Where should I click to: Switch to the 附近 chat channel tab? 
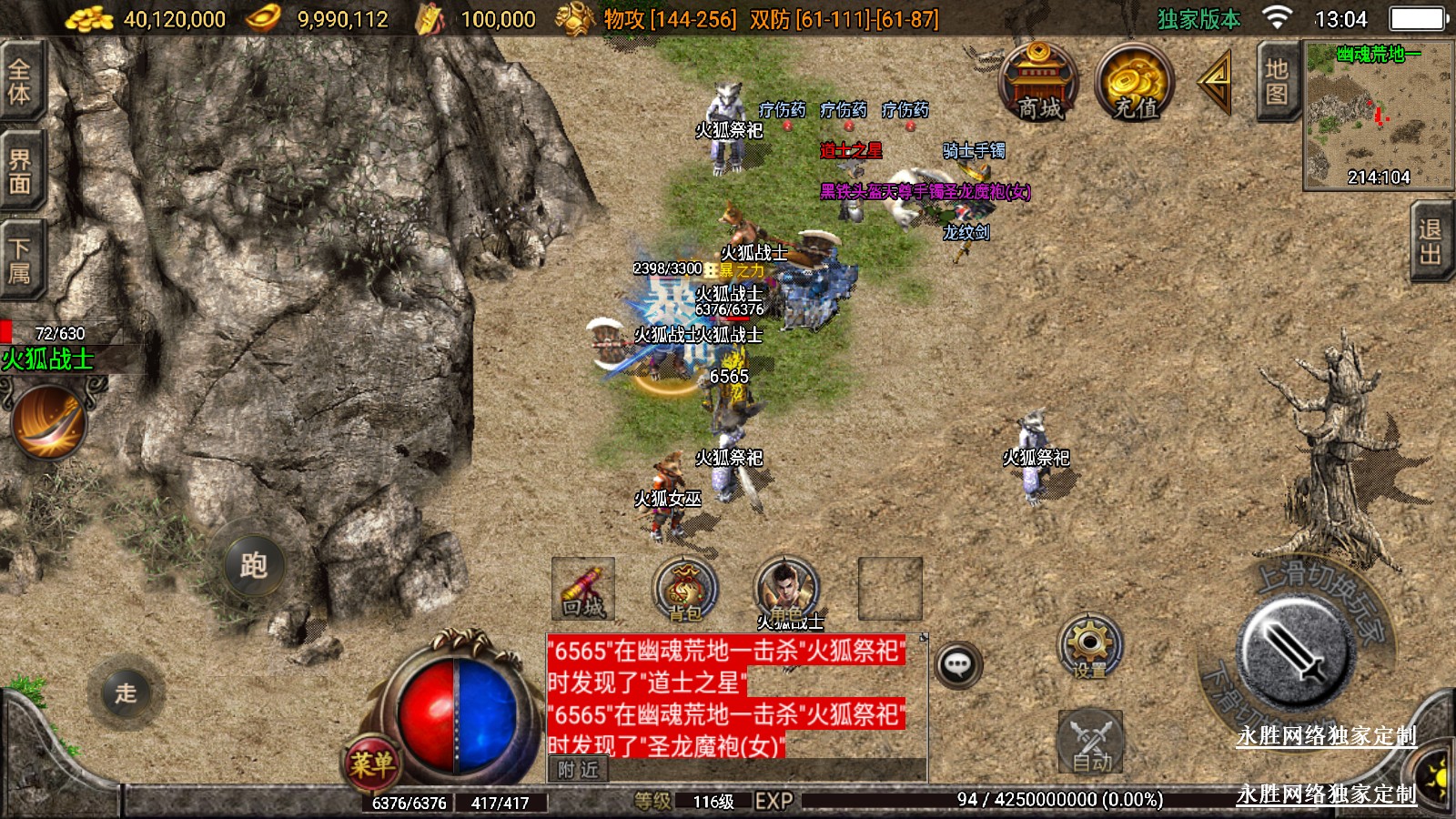pos(579,770)
